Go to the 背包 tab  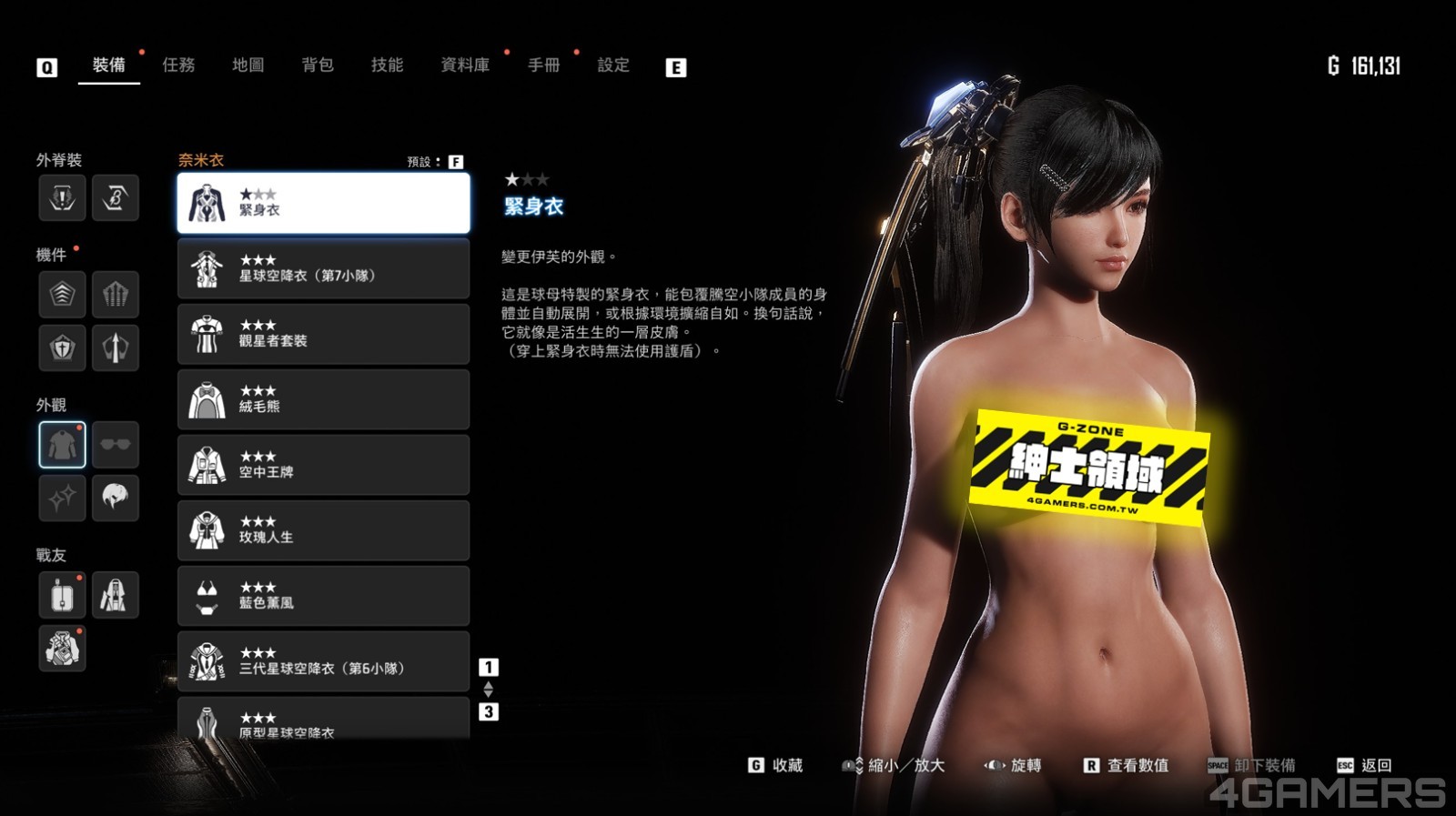coord(318,65)
